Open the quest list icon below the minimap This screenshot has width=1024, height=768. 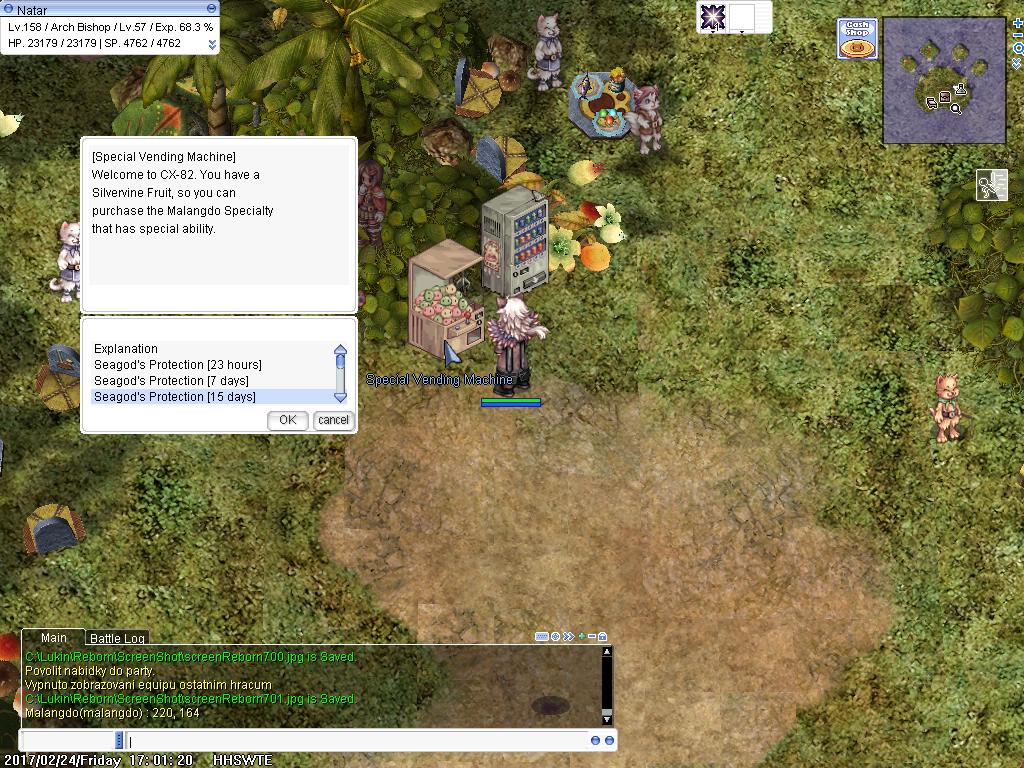click(991, 186)
